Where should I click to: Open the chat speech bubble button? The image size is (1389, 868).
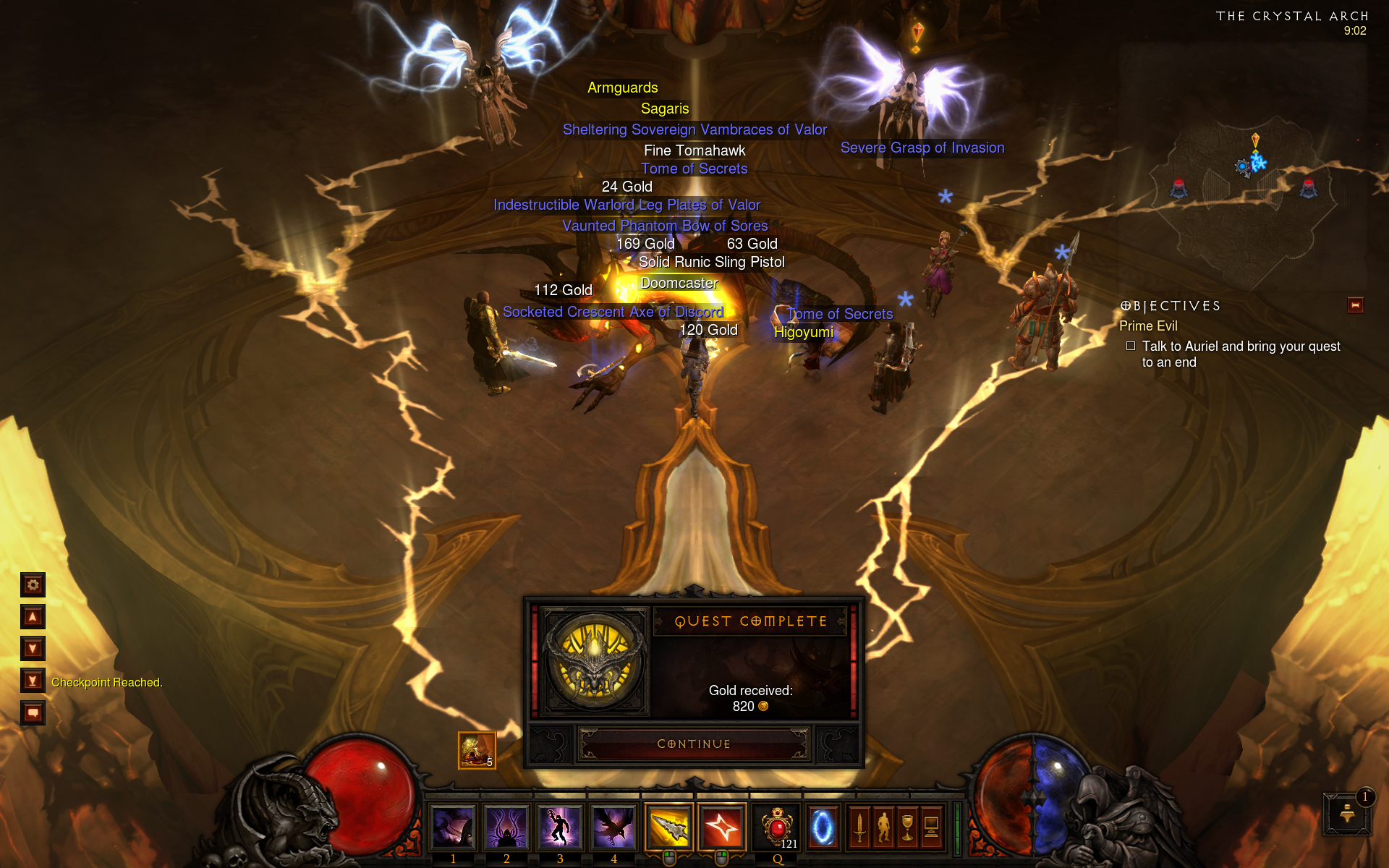coord(33,713)
